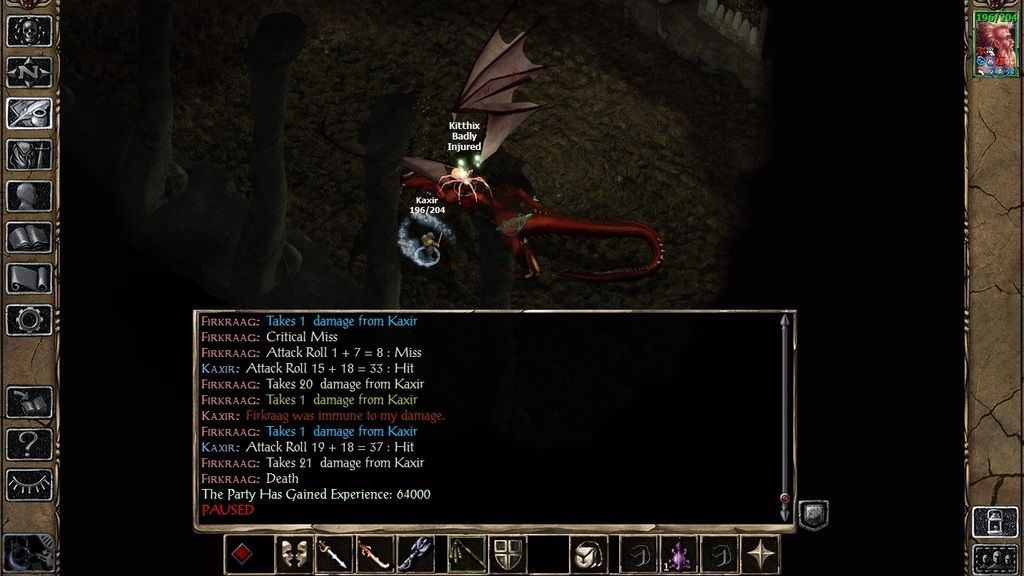The height and width of the screenshot is (576, 1024).
Task: Open the priest scroll screen
Action: [x=29, y=278]
